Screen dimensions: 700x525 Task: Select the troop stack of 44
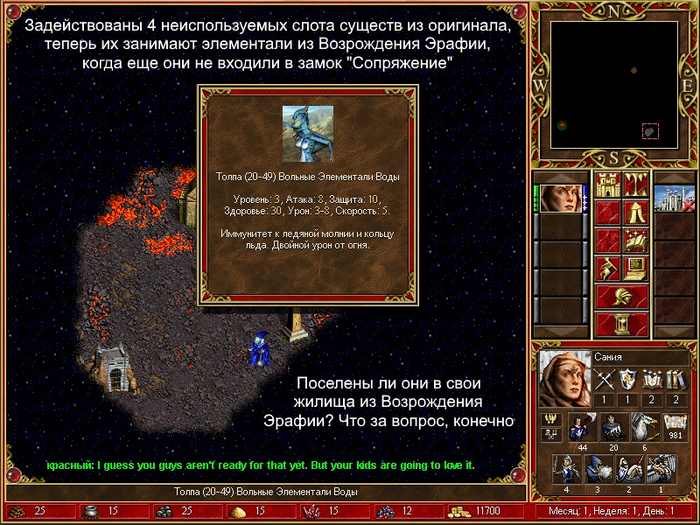point(580,428)
